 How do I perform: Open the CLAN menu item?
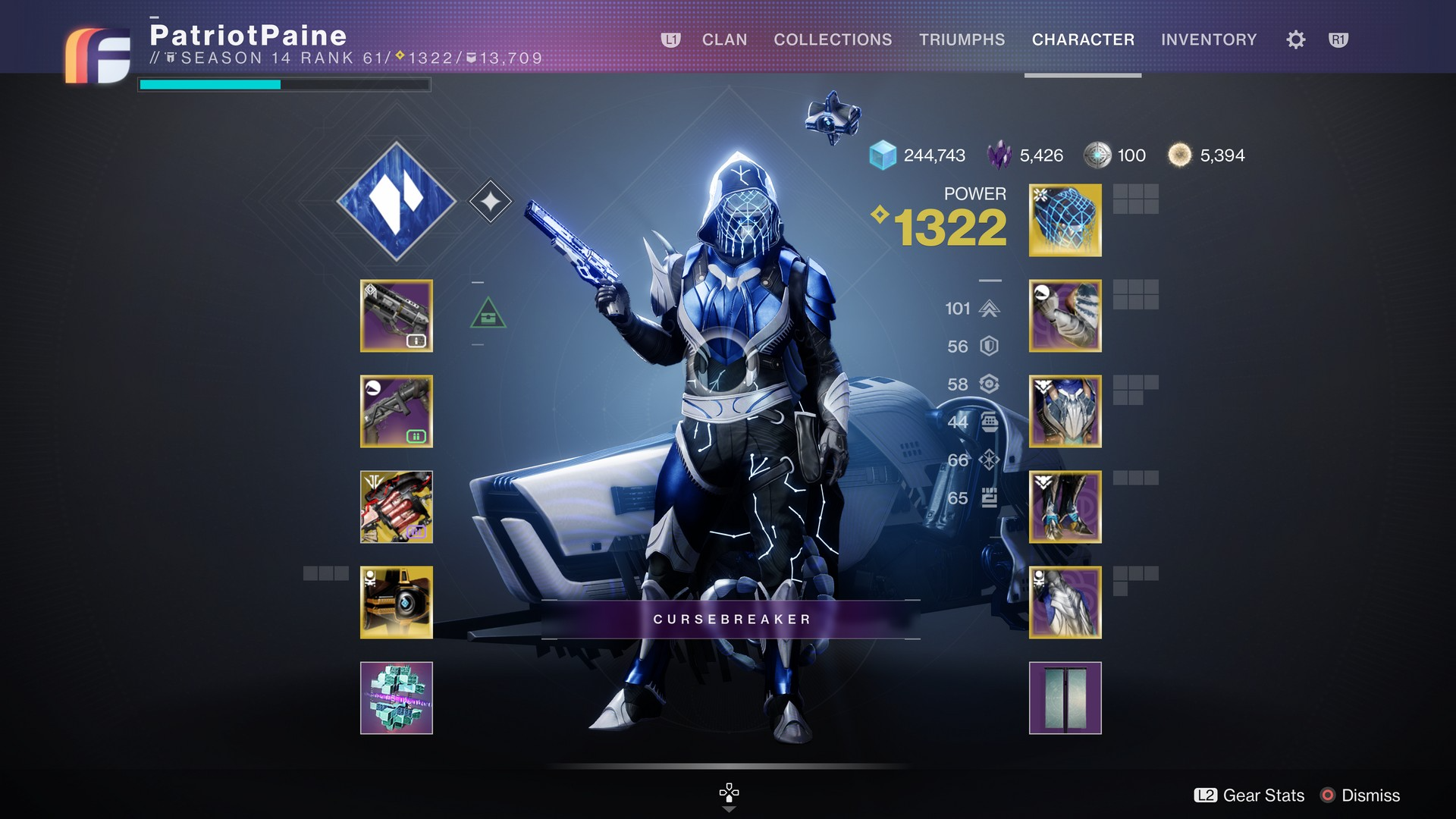point(724,39)
